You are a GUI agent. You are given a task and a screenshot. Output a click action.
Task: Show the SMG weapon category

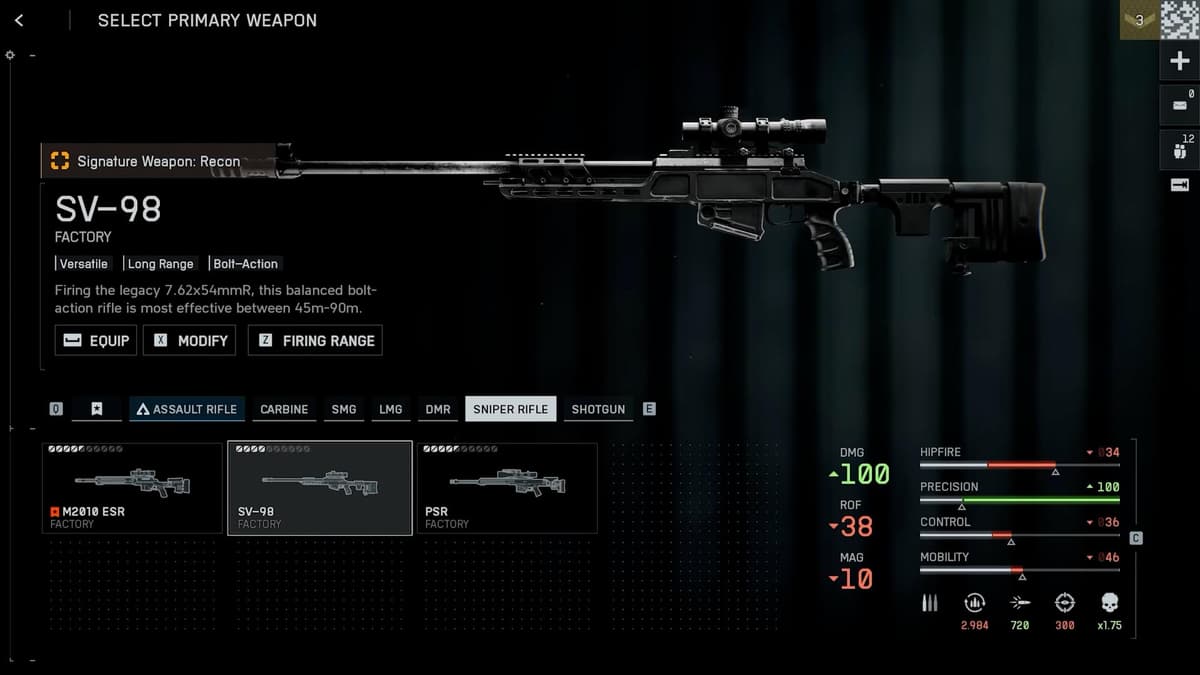(344, 409)
